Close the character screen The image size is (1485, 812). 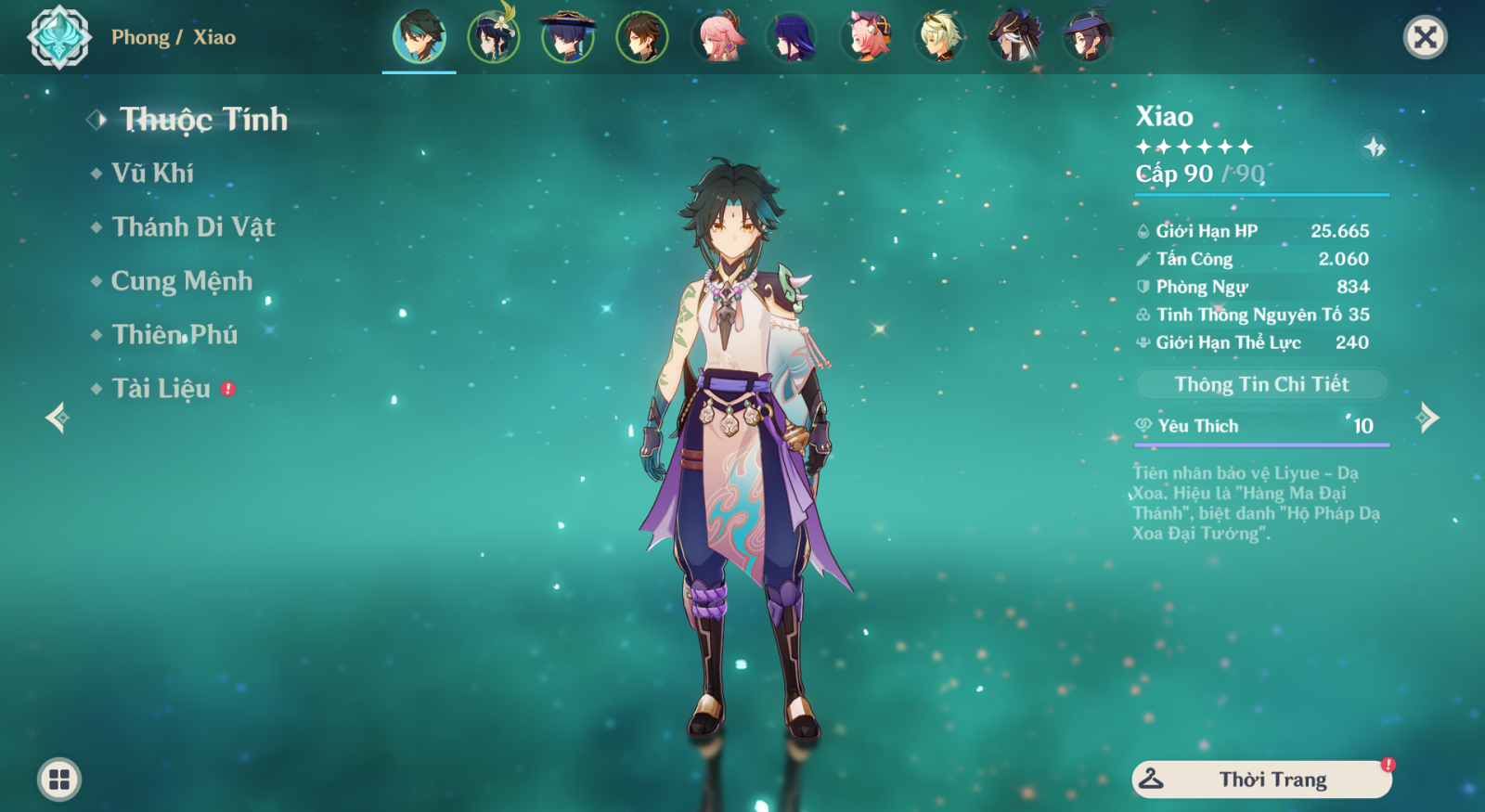coord(1425,37)
